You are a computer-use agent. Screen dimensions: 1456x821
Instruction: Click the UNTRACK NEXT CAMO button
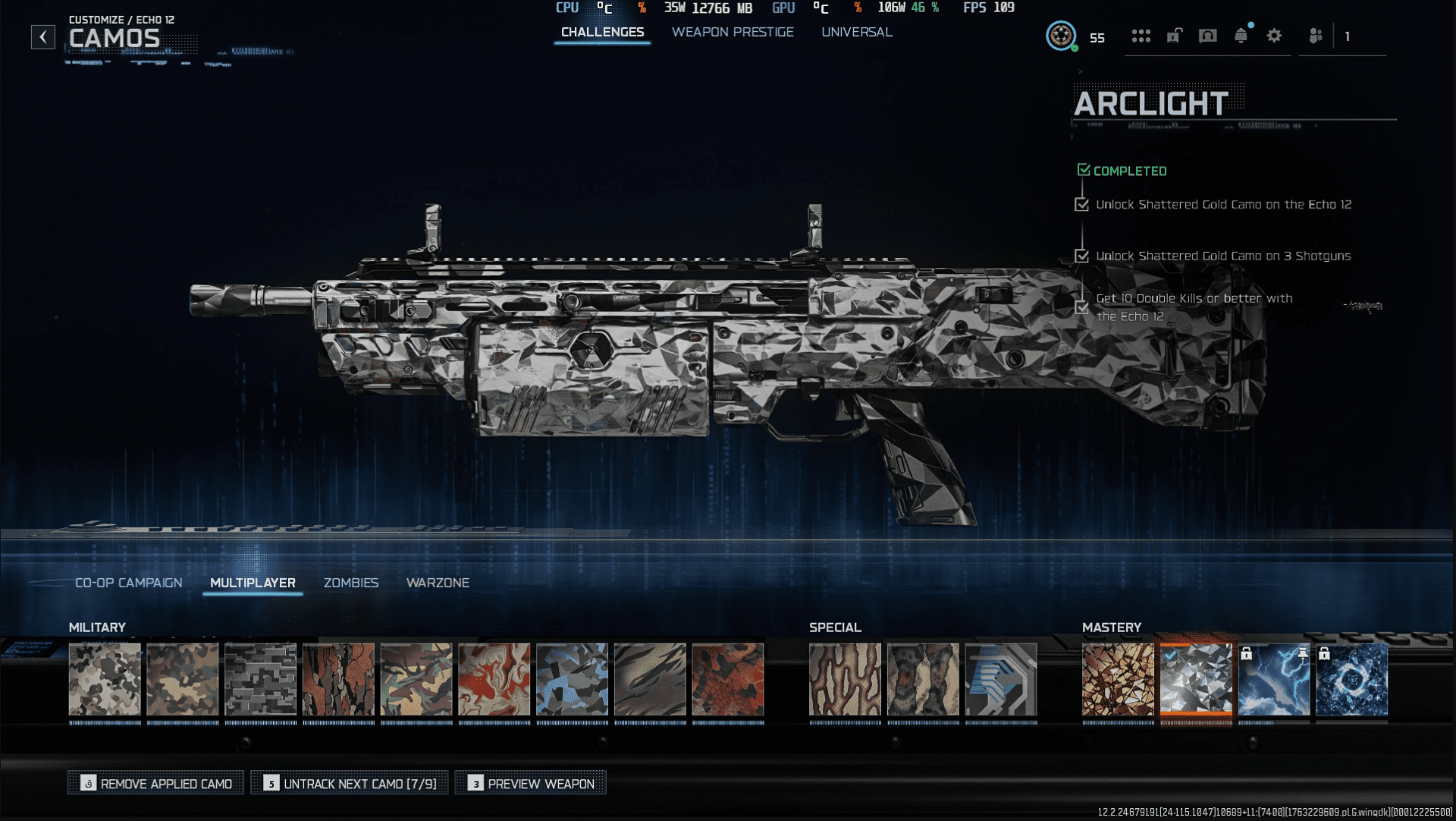(x=350, y=782)
